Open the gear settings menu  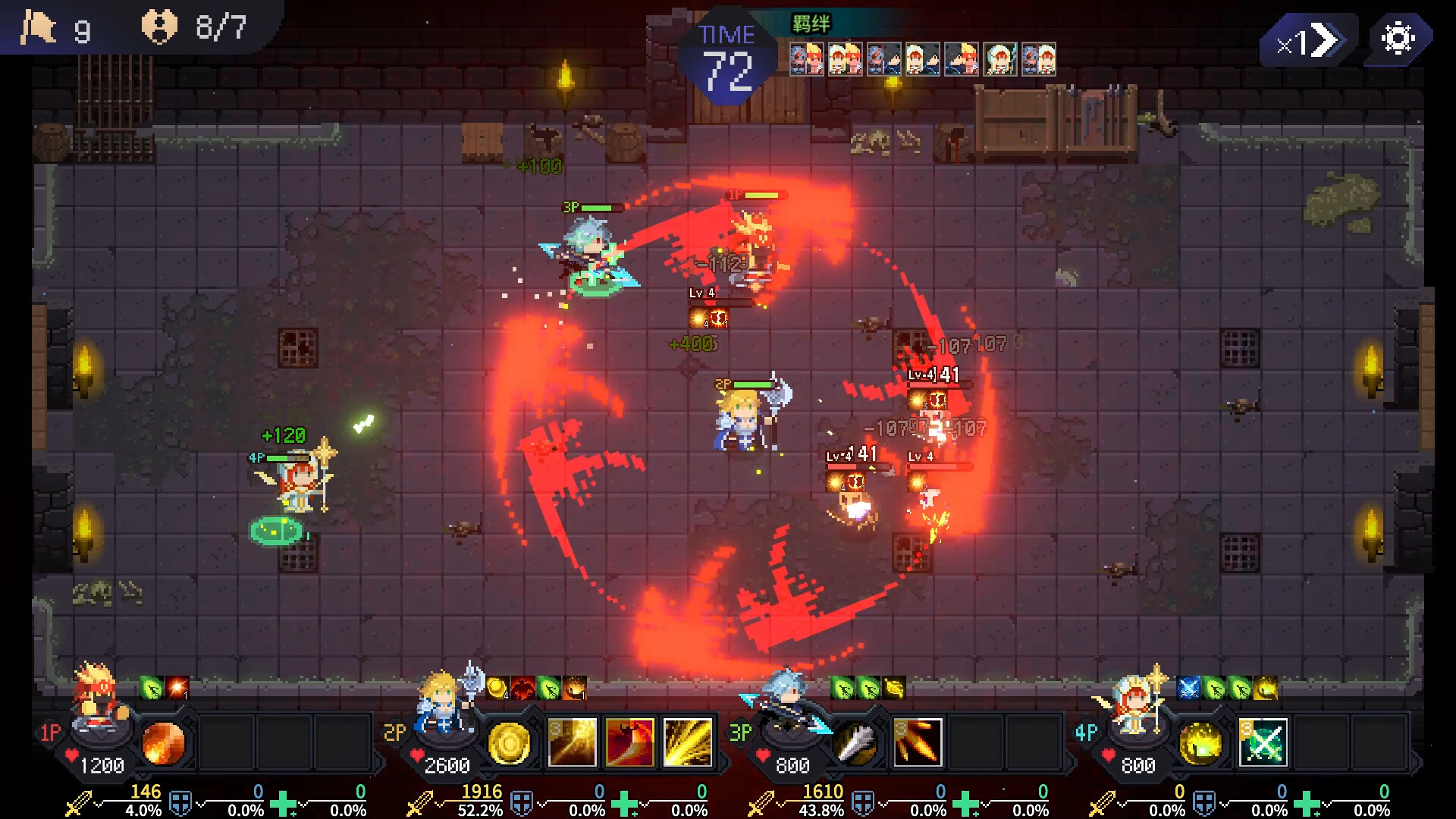1398,38
